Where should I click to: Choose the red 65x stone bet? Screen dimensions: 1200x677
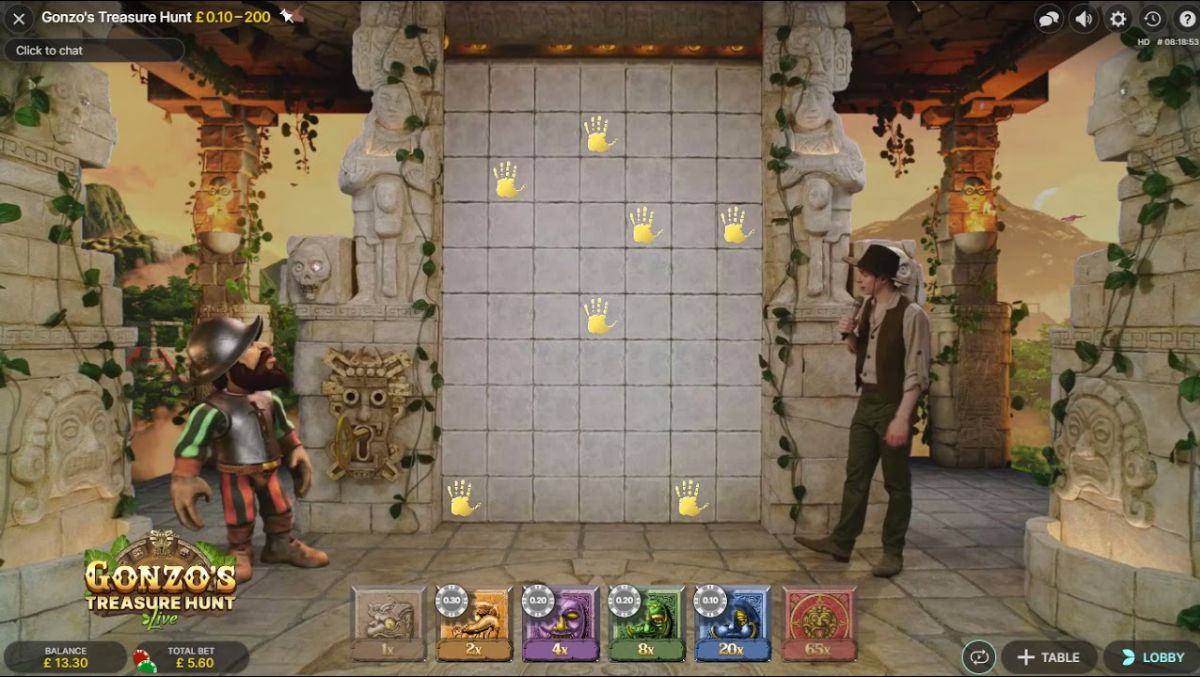pos(819,622)
